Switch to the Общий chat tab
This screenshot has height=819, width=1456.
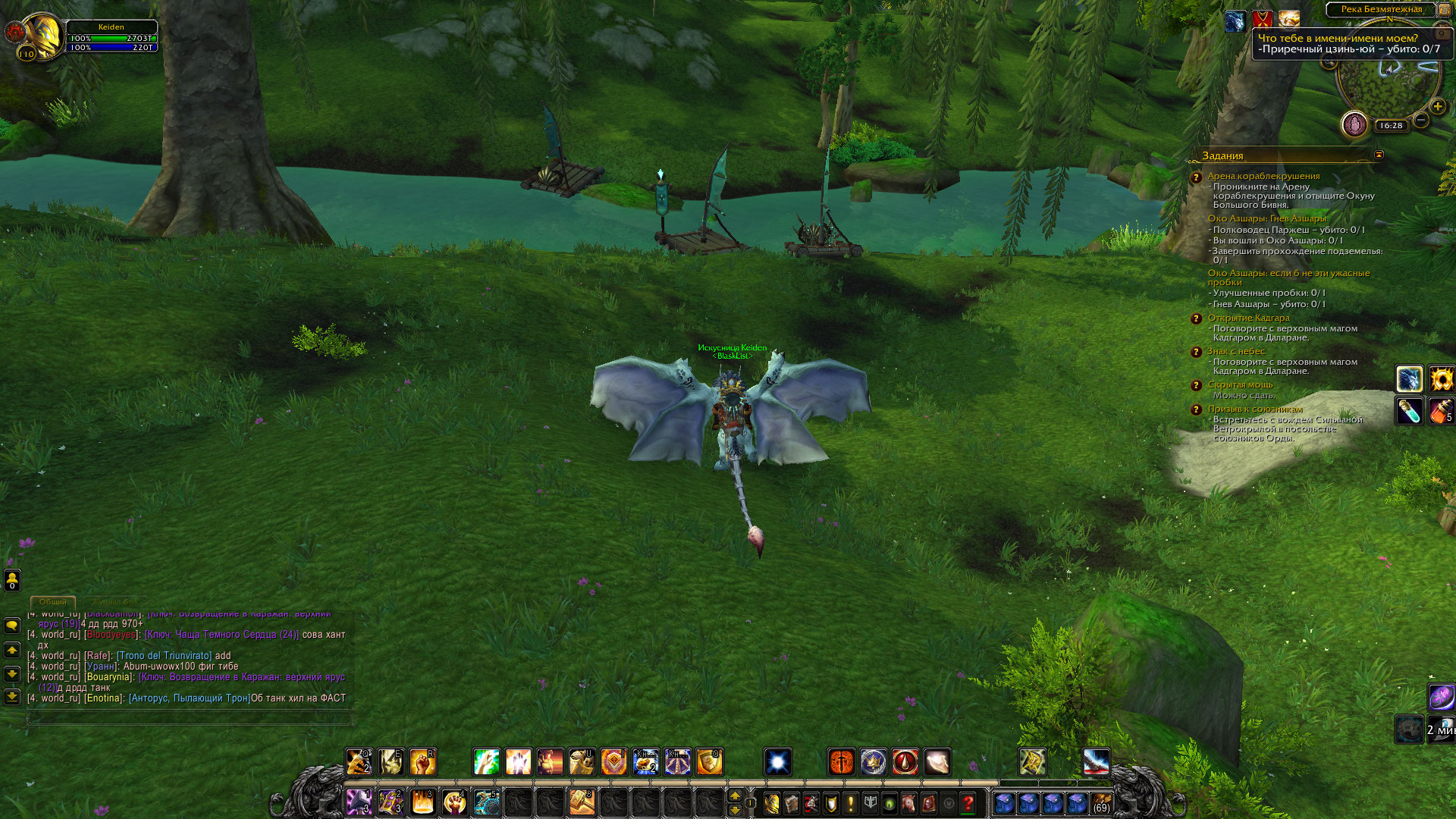(53, 601)
